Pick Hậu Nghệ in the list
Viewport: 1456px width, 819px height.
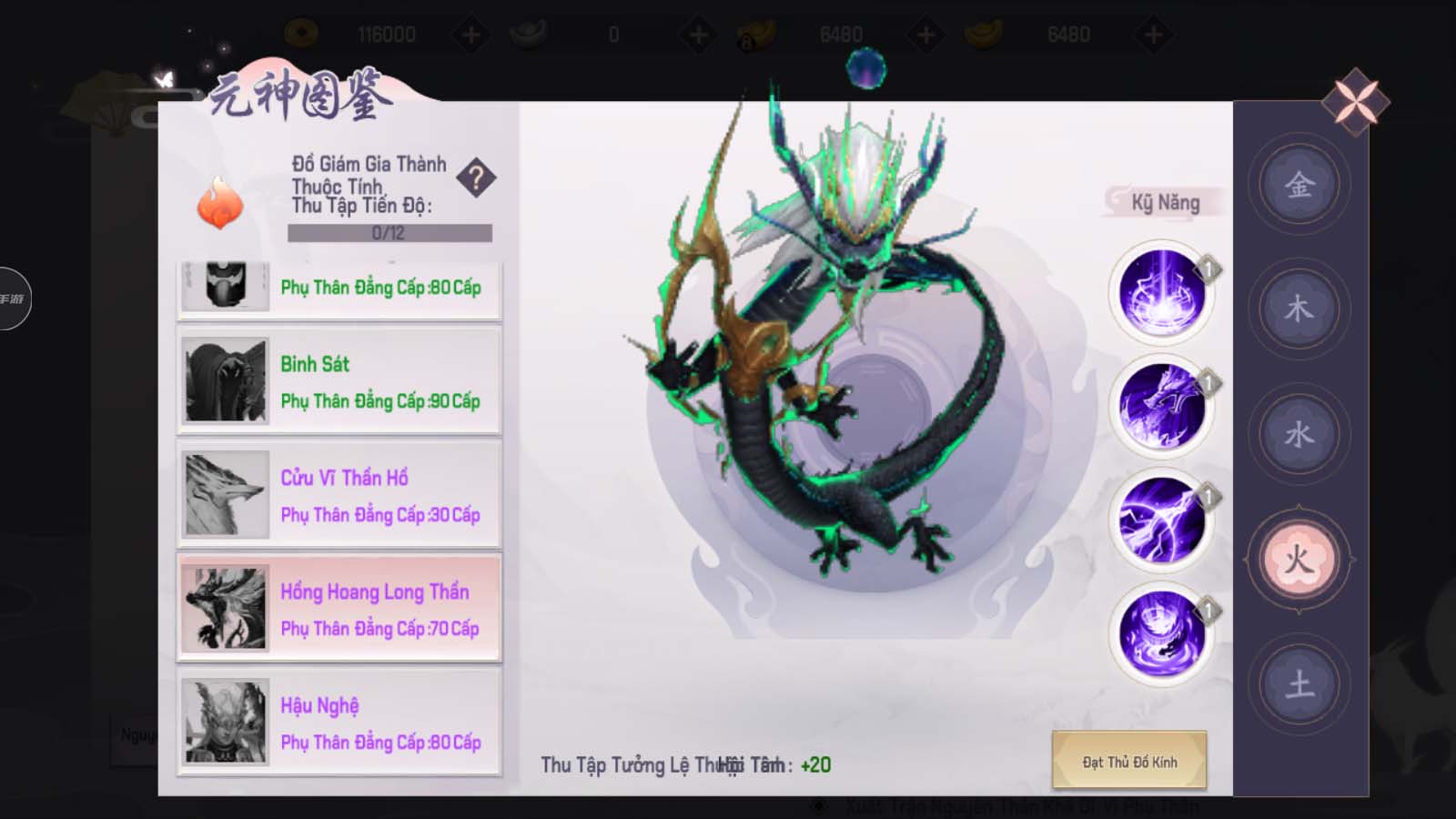(x=339, y=723)
